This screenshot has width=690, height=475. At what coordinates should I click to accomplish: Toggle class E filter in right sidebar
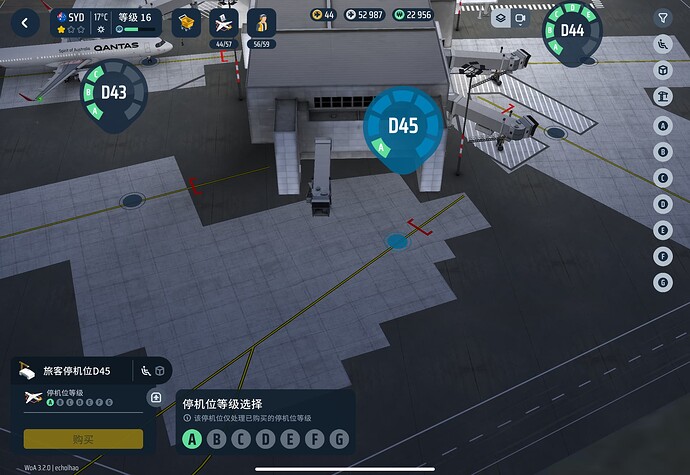(662, 230)
